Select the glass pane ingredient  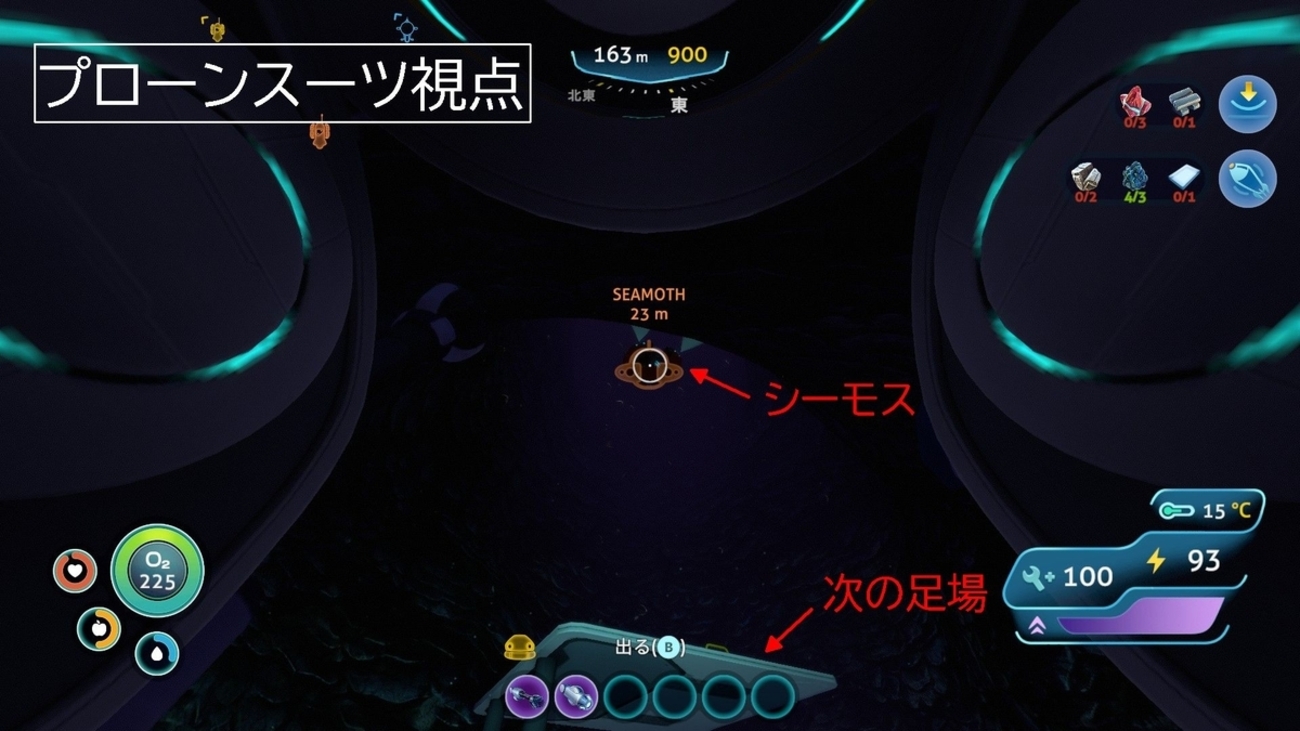(1183, 177)
